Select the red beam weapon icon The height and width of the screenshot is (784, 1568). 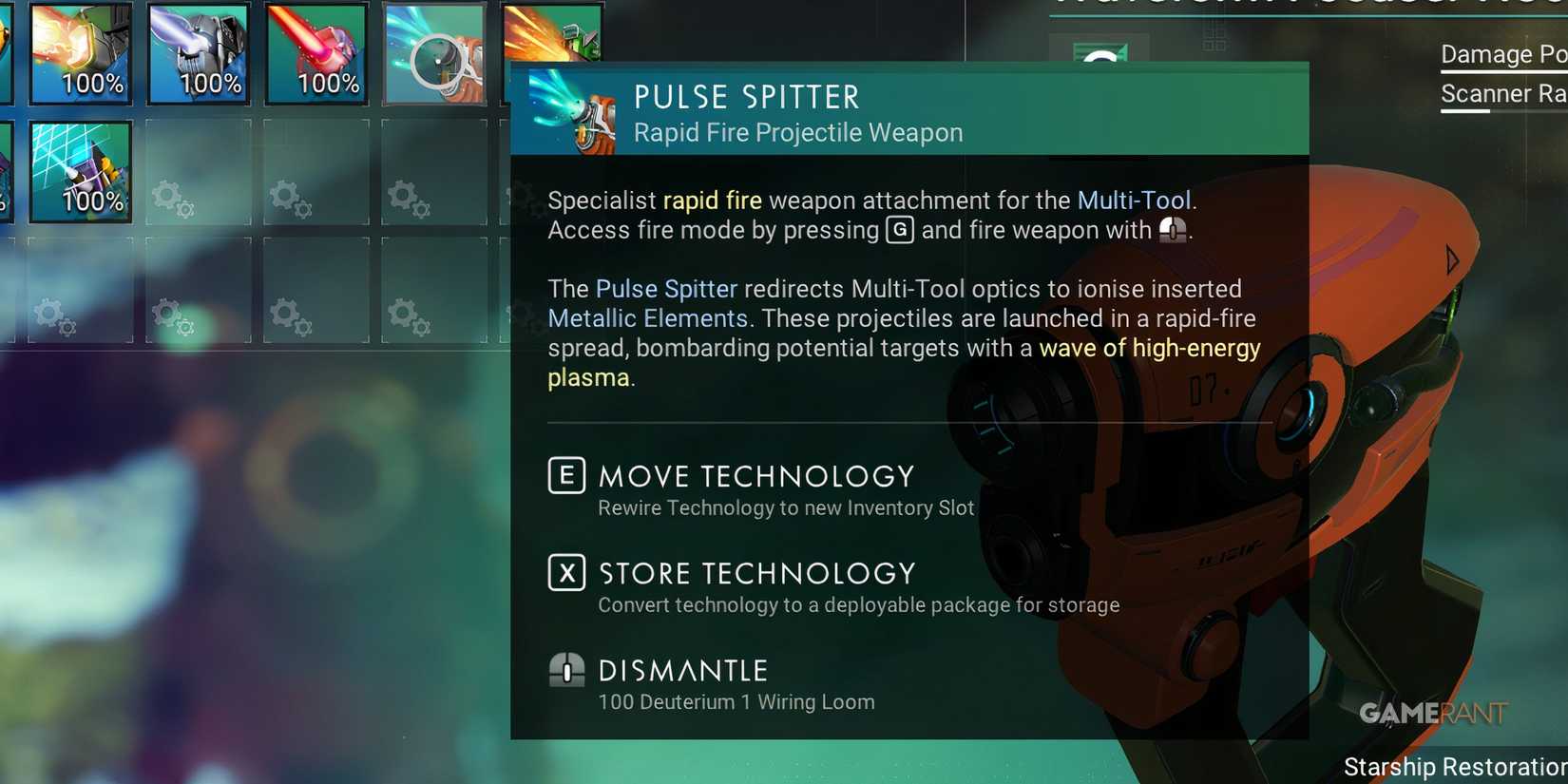[x=316, y=52]
